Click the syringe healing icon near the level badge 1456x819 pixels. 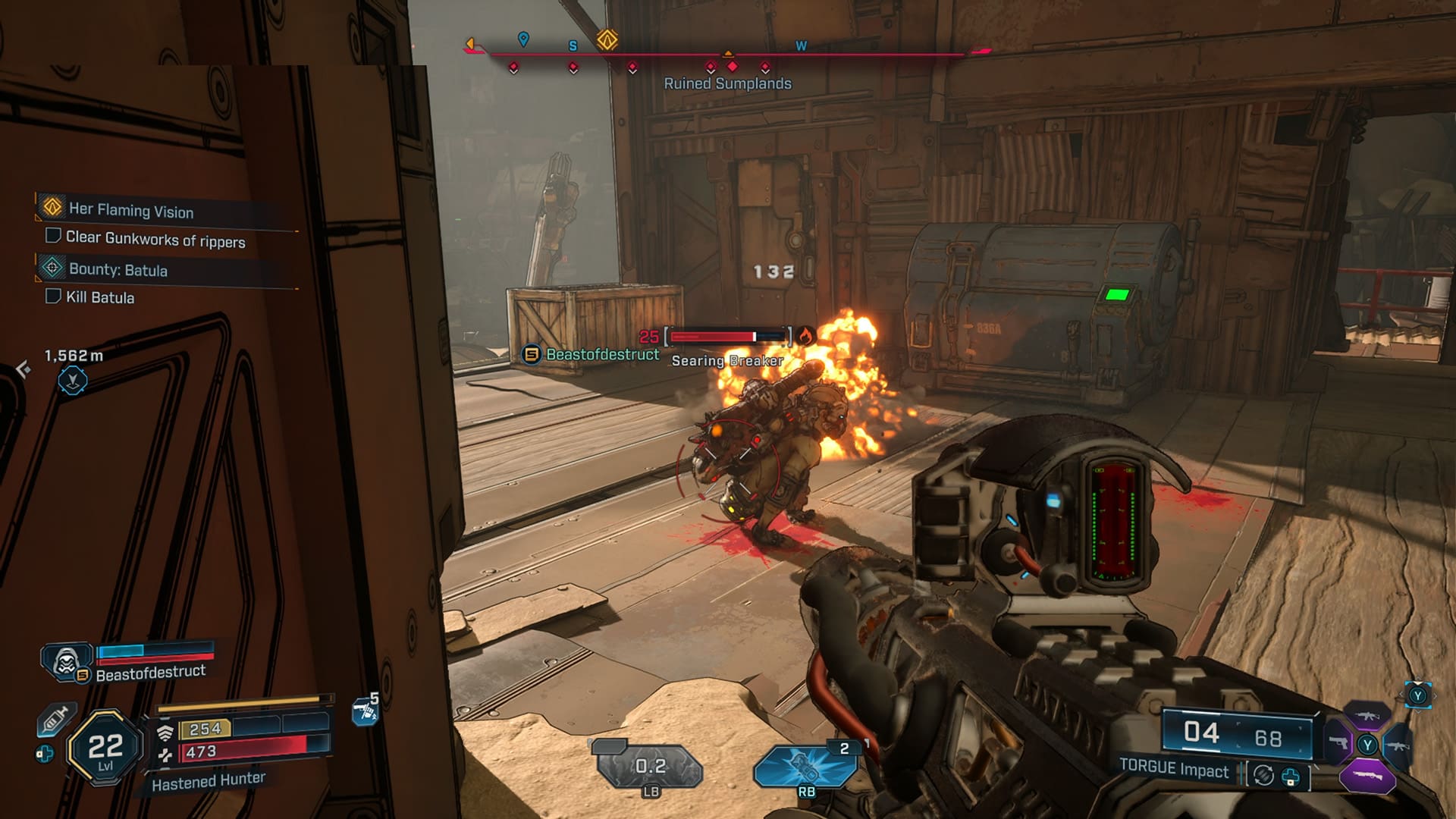tap(55, 720)
